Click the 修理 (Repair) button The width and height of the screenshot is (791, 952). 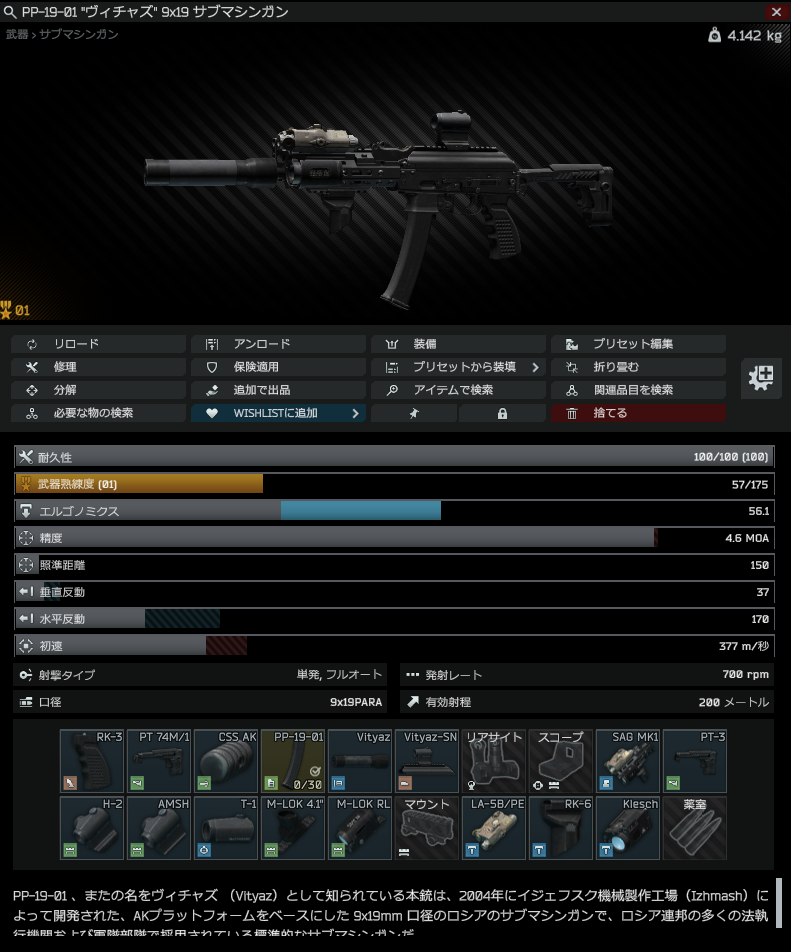[x=99, y=367]
